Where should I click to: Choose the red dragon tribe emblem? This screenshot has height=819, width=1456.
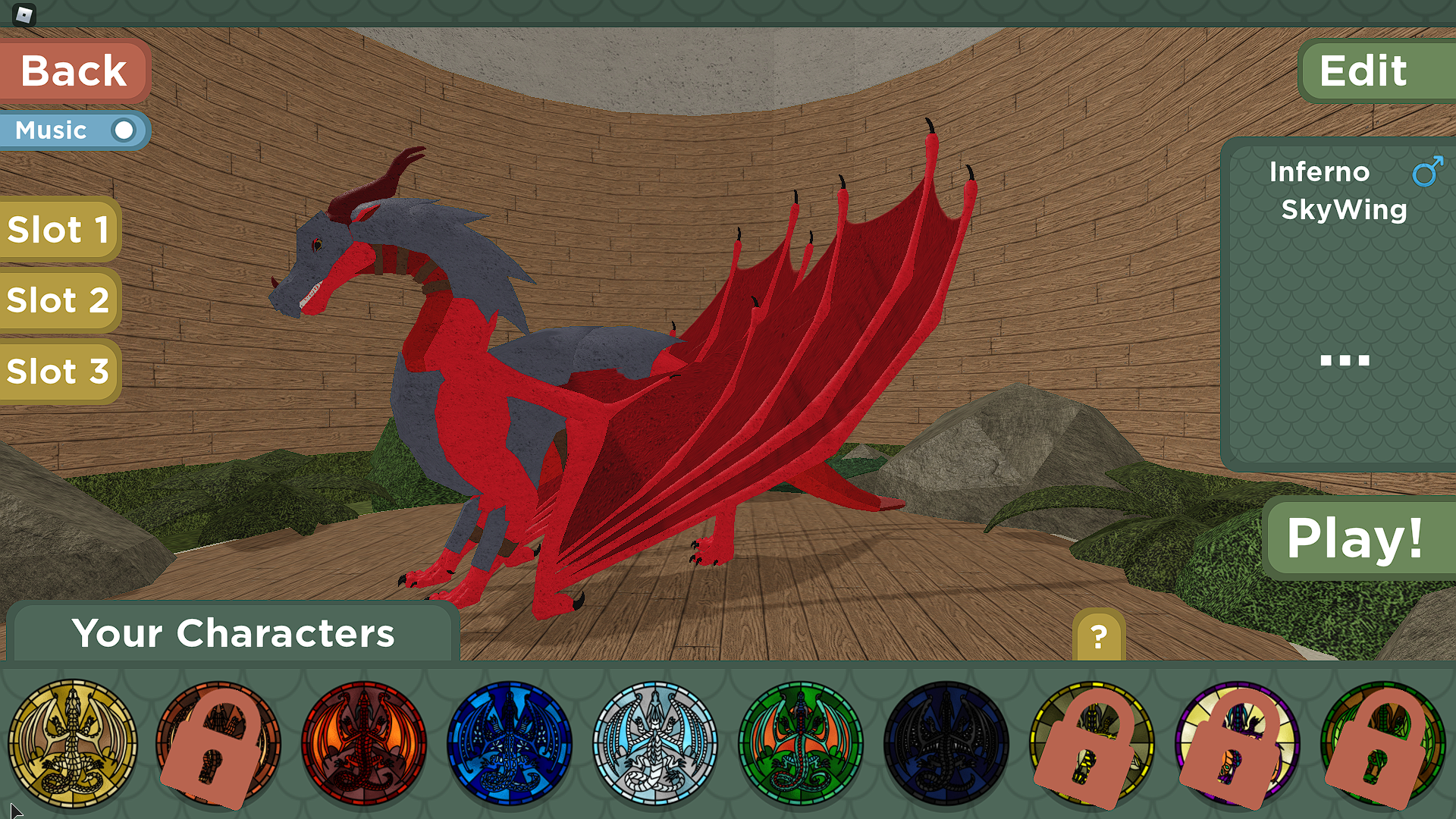pyautogui.click(x=364, y=744)
